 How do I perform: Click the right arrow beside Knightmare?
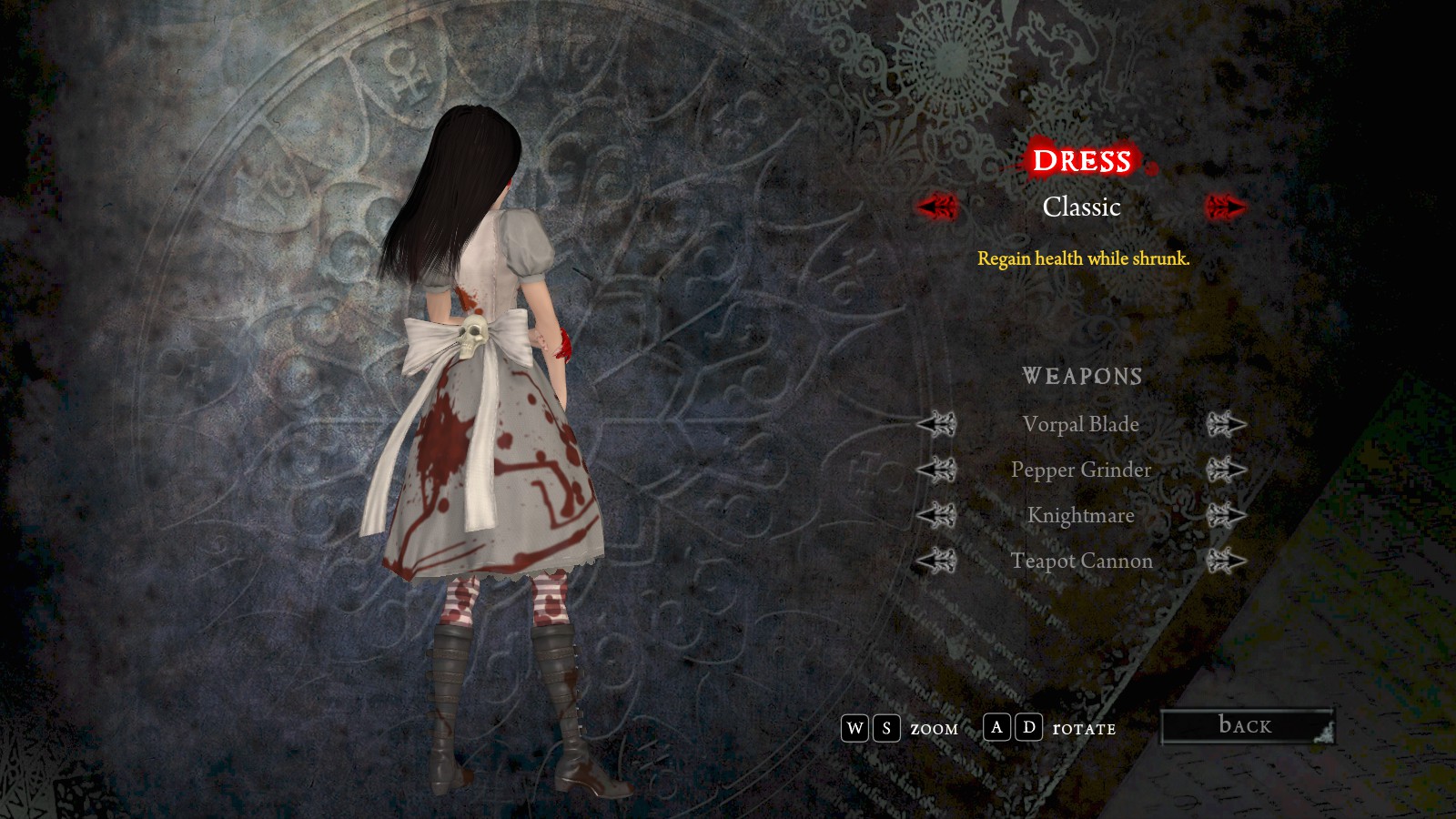click(x=1225, y=515)
